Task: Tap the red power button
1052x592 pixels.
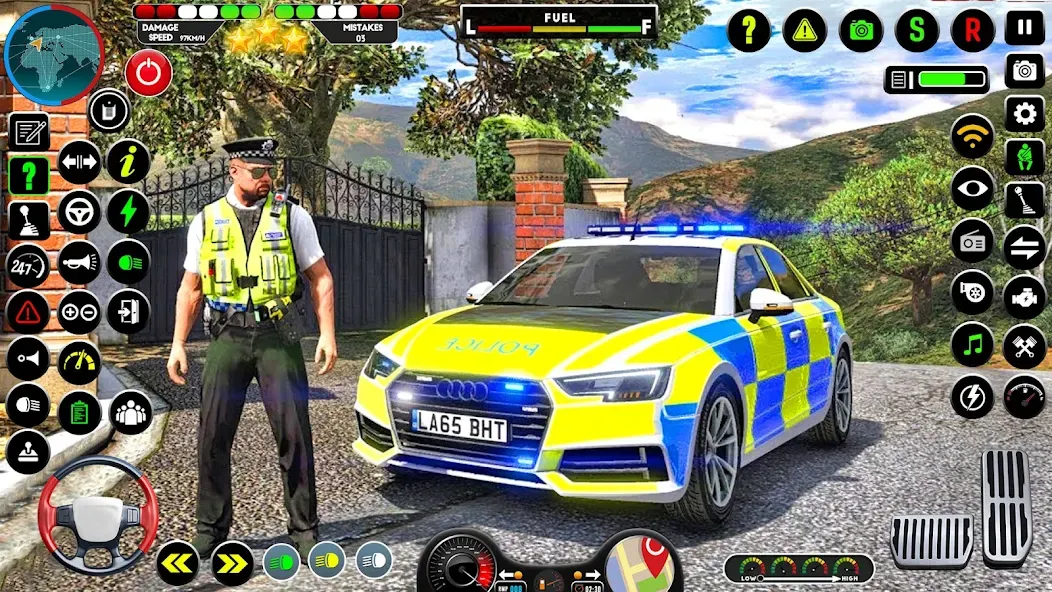Action: (148, 73)
